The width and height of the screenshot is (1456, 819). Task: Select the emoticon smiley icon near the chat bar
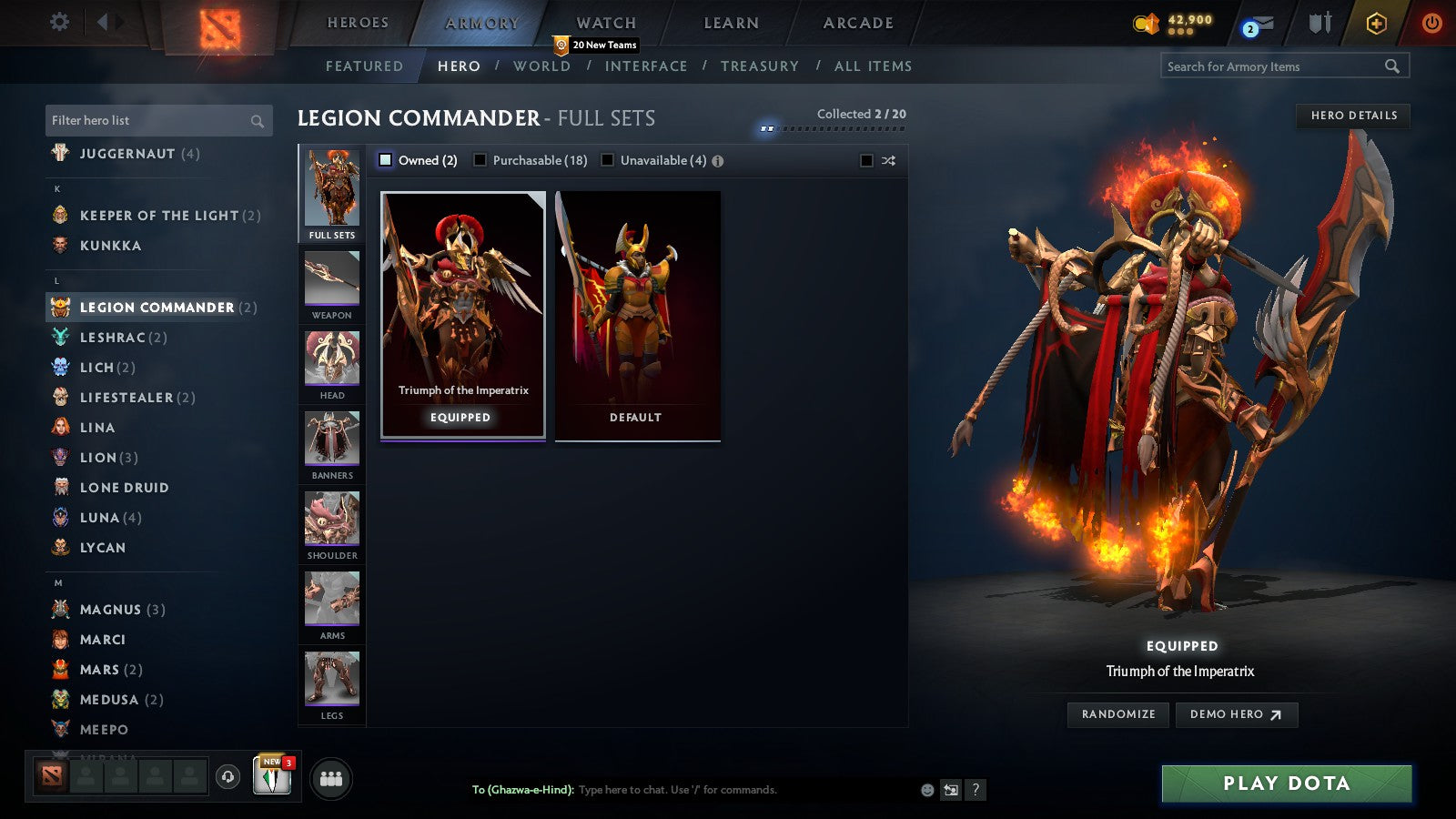(925, 790)
